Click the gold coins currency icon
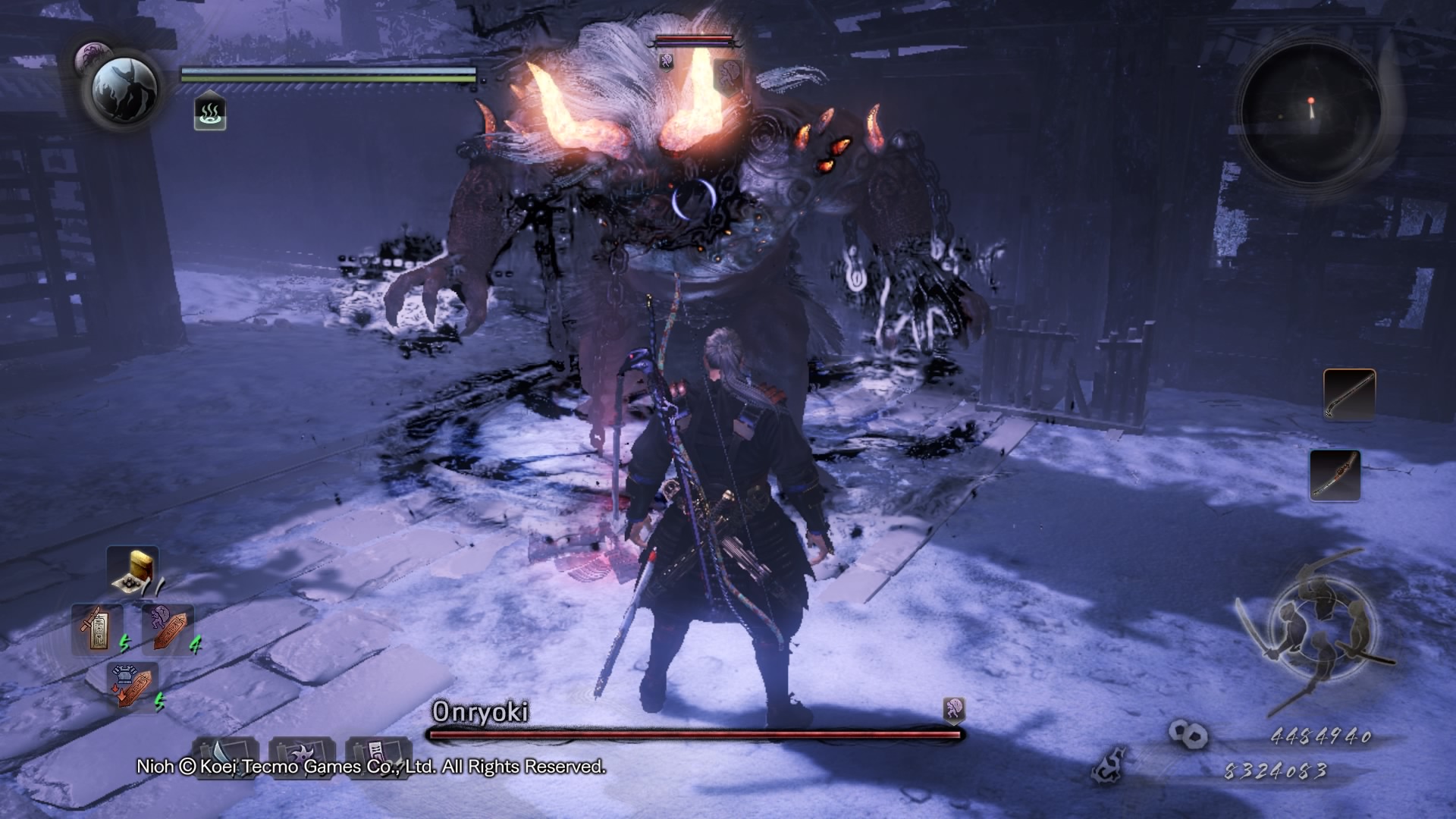1456x819 pixels. [1188, 734]
